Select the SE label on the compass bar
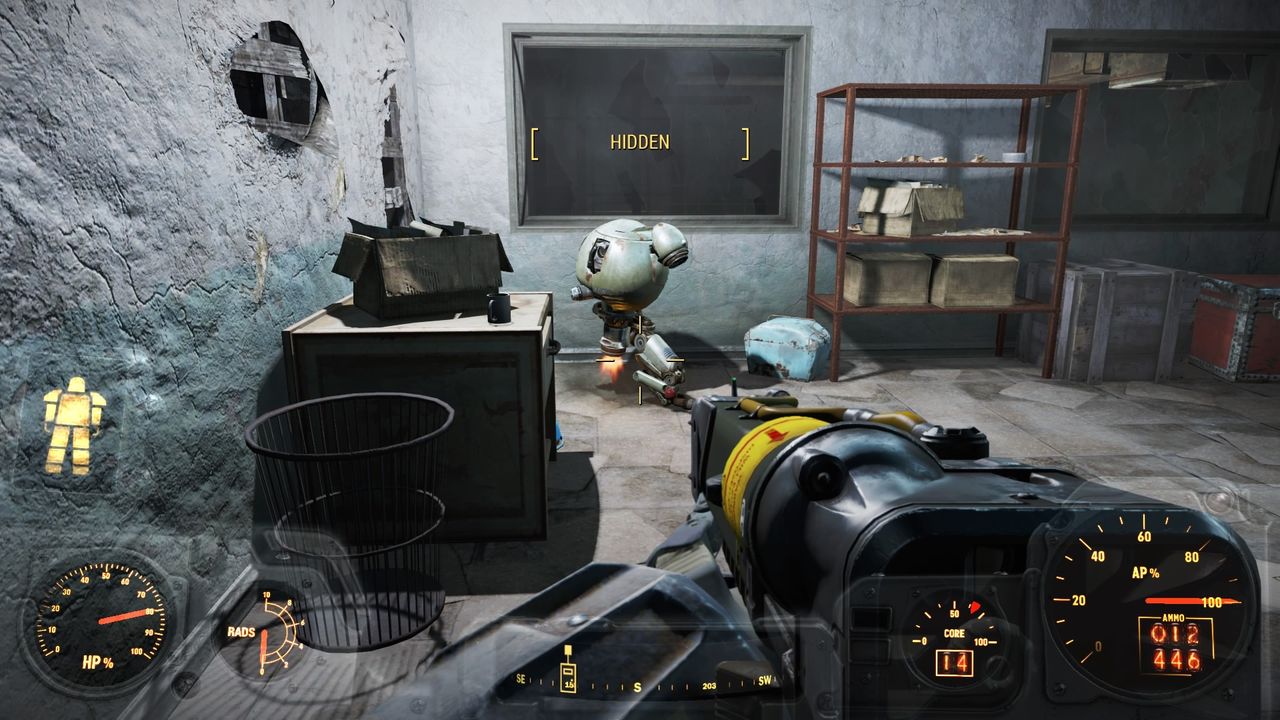Viewport: 1280px width, 720px height. pyautogui.click(x=521, y=679)
